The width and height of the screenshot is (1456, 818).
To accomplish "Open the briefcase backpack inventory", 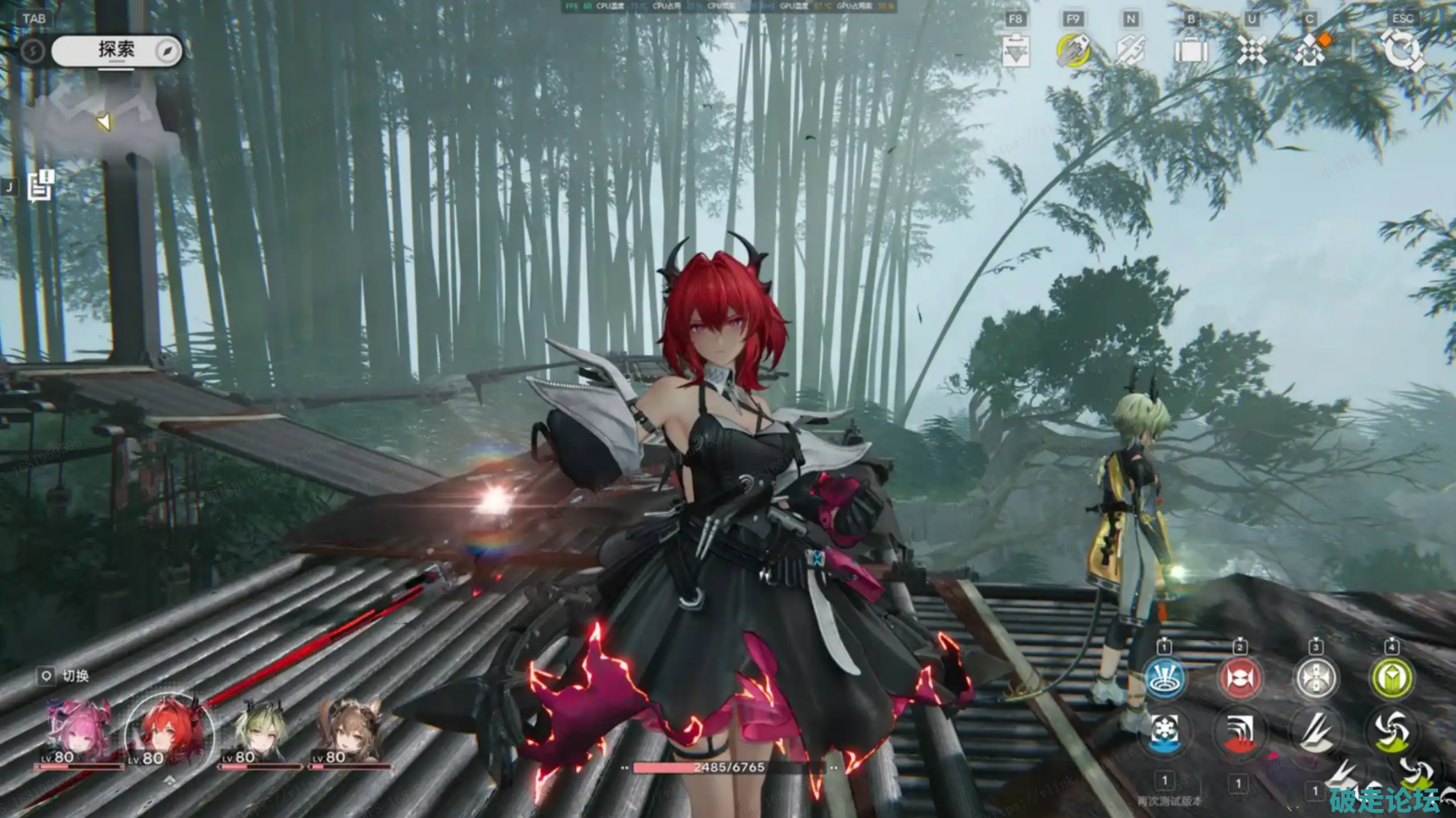I will click(x=1191, y=52).
